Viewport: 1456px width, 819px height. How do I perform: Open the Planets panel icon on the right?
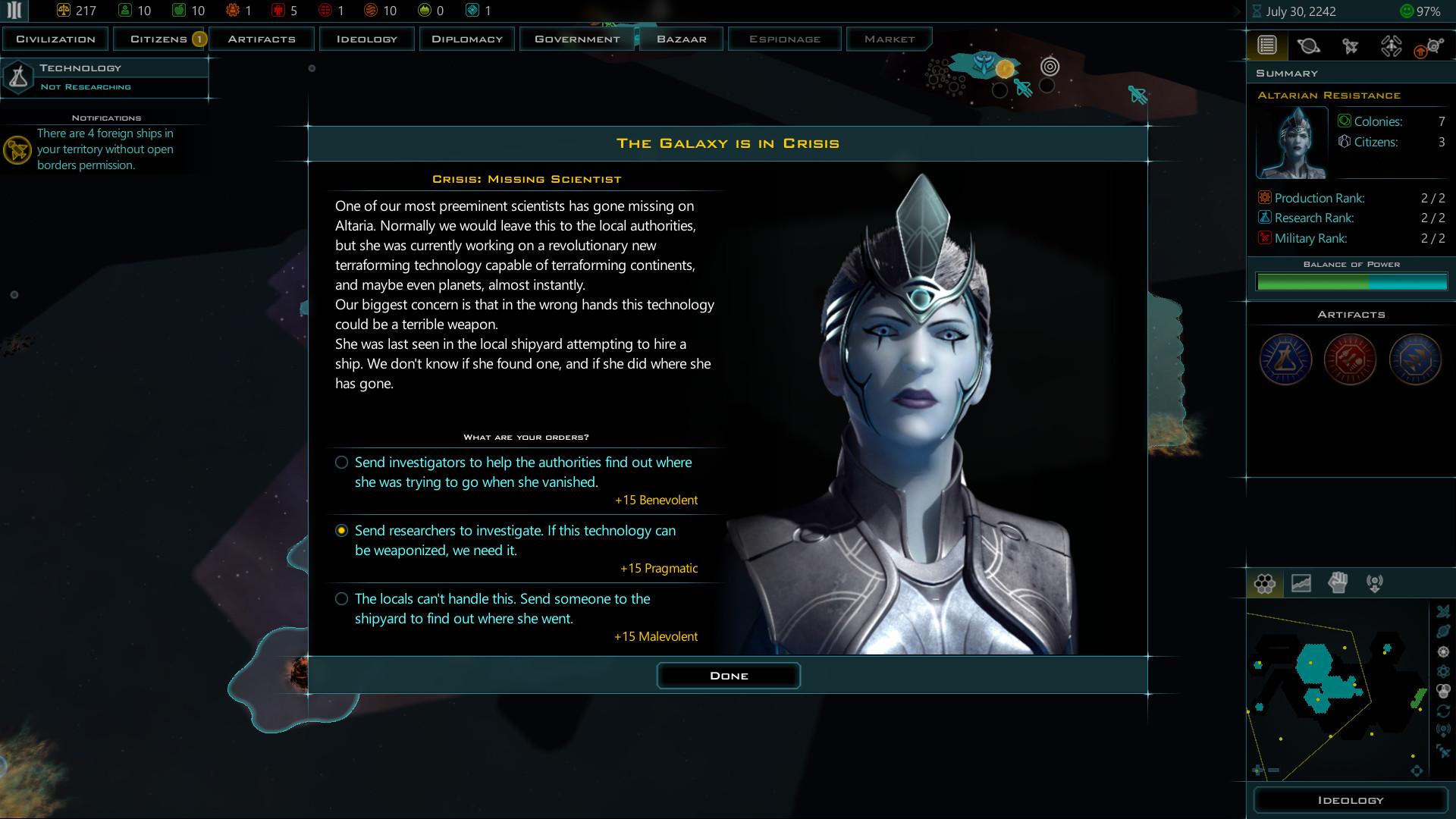pos(1310,45)
